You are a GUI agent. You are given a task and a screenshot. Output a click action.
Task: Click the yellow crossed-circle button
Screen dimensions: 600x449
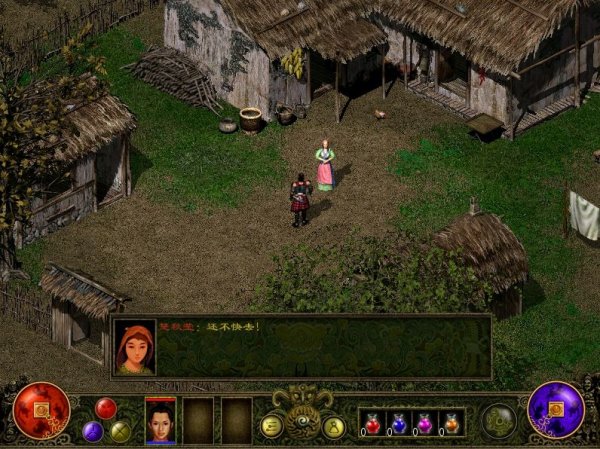(120, 431)
